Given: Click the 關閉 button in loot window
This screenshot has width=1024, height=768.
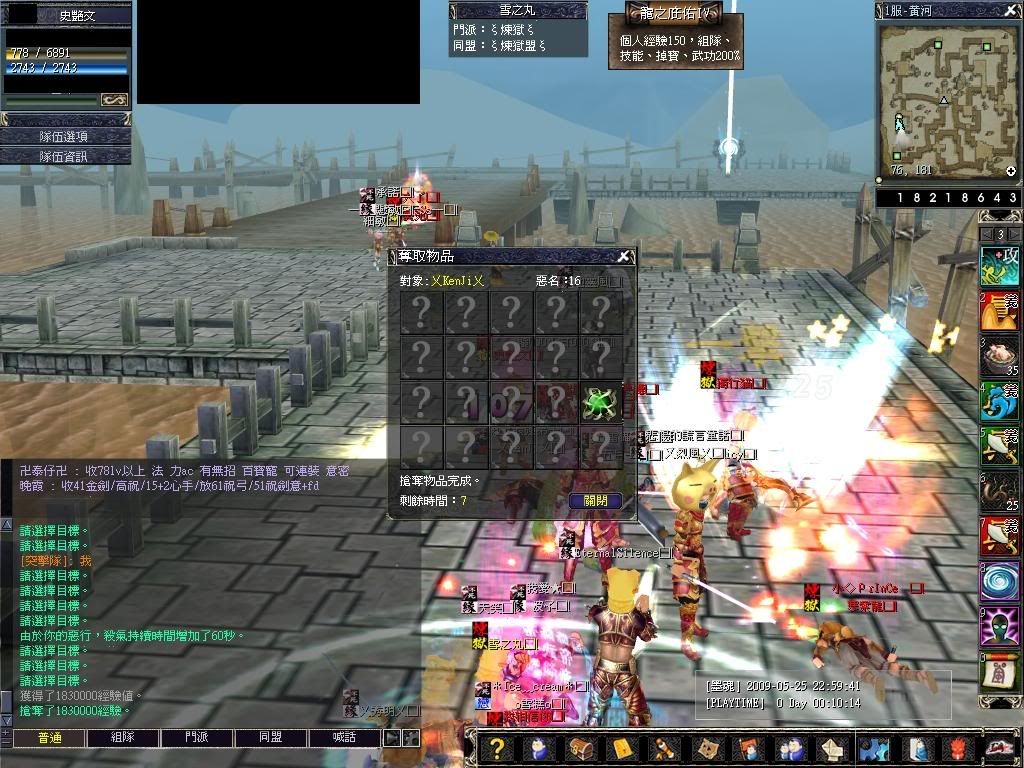Looking at the screenshot, I should click(x=595, y=501).
